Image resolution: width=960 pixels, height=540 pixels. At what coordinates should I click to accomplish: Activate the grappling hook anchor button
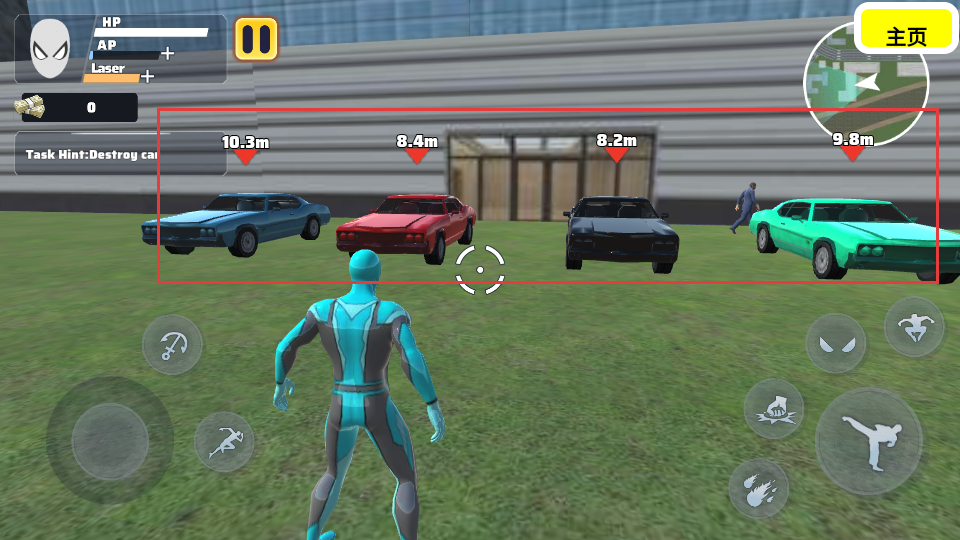pyautogui.click(x=172, y=345)
